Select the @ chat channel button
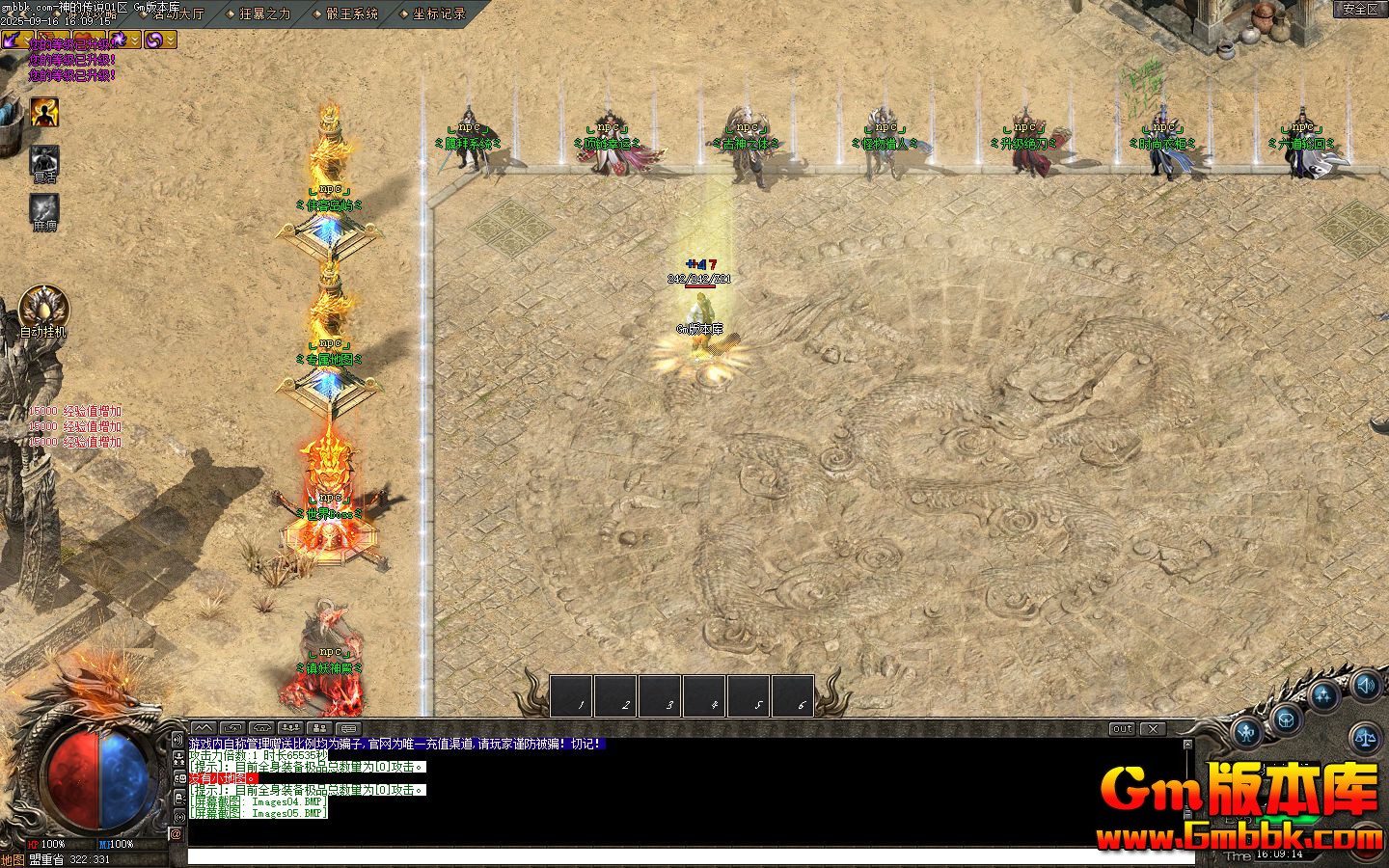 pos(177,834)
